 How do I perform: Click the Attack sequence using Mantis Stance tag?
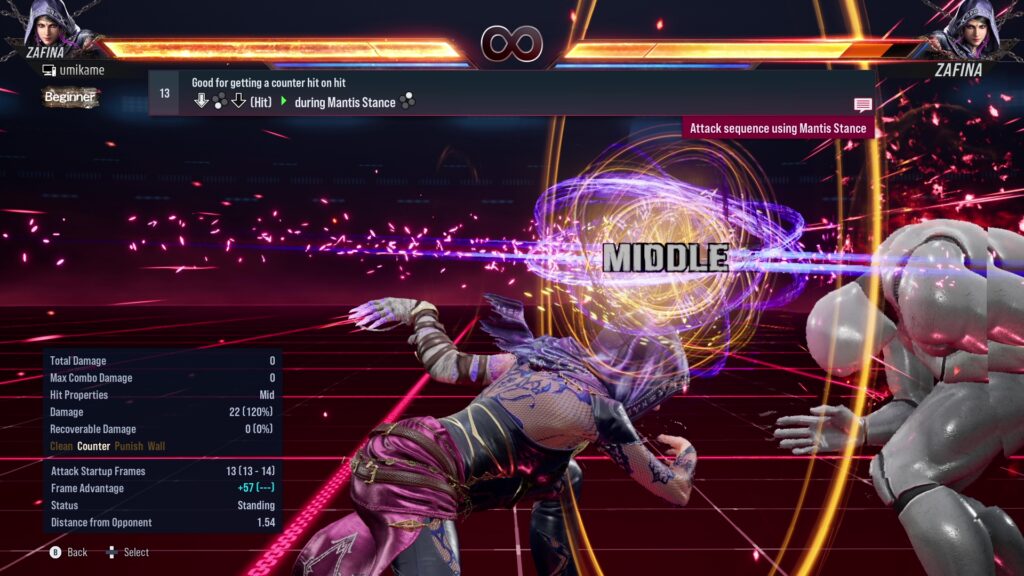click(779, 129)
